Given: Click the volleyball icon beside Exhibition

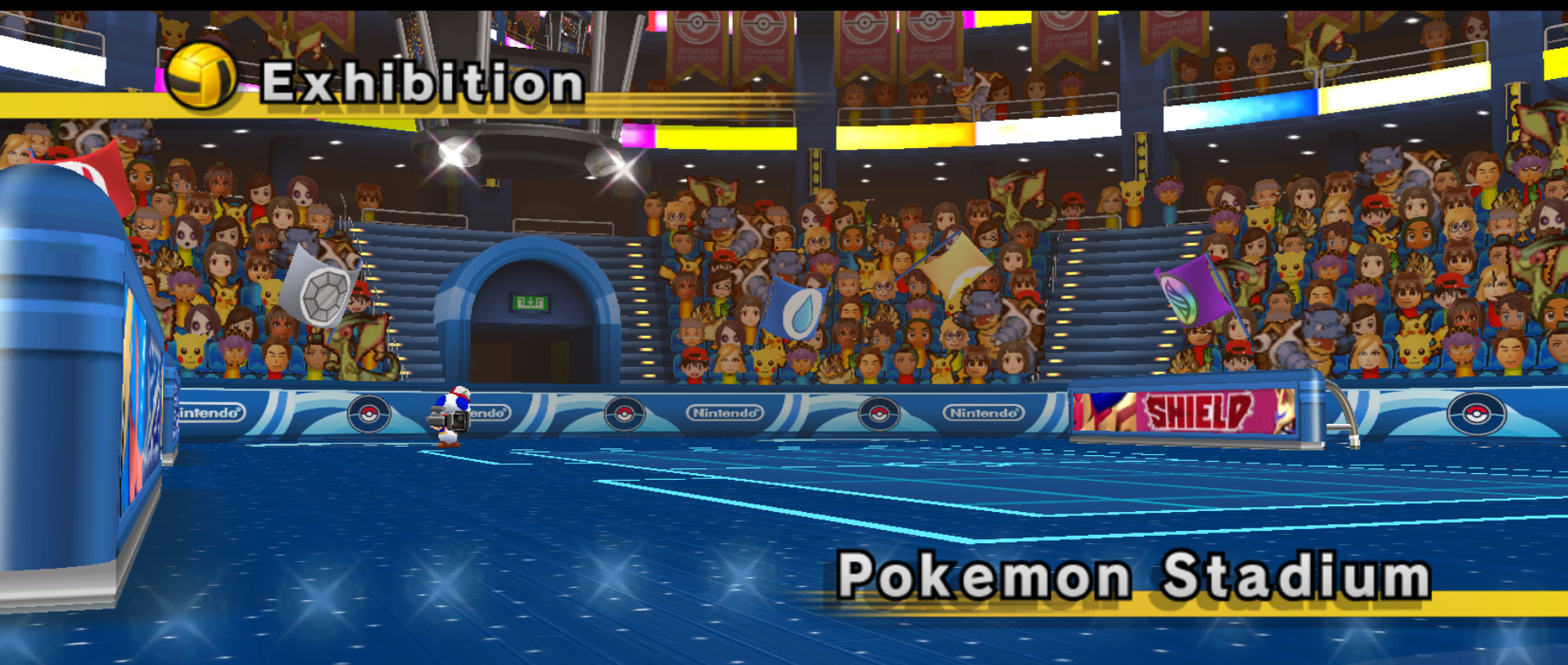Looking at the screenshot, I should [200, 76].
